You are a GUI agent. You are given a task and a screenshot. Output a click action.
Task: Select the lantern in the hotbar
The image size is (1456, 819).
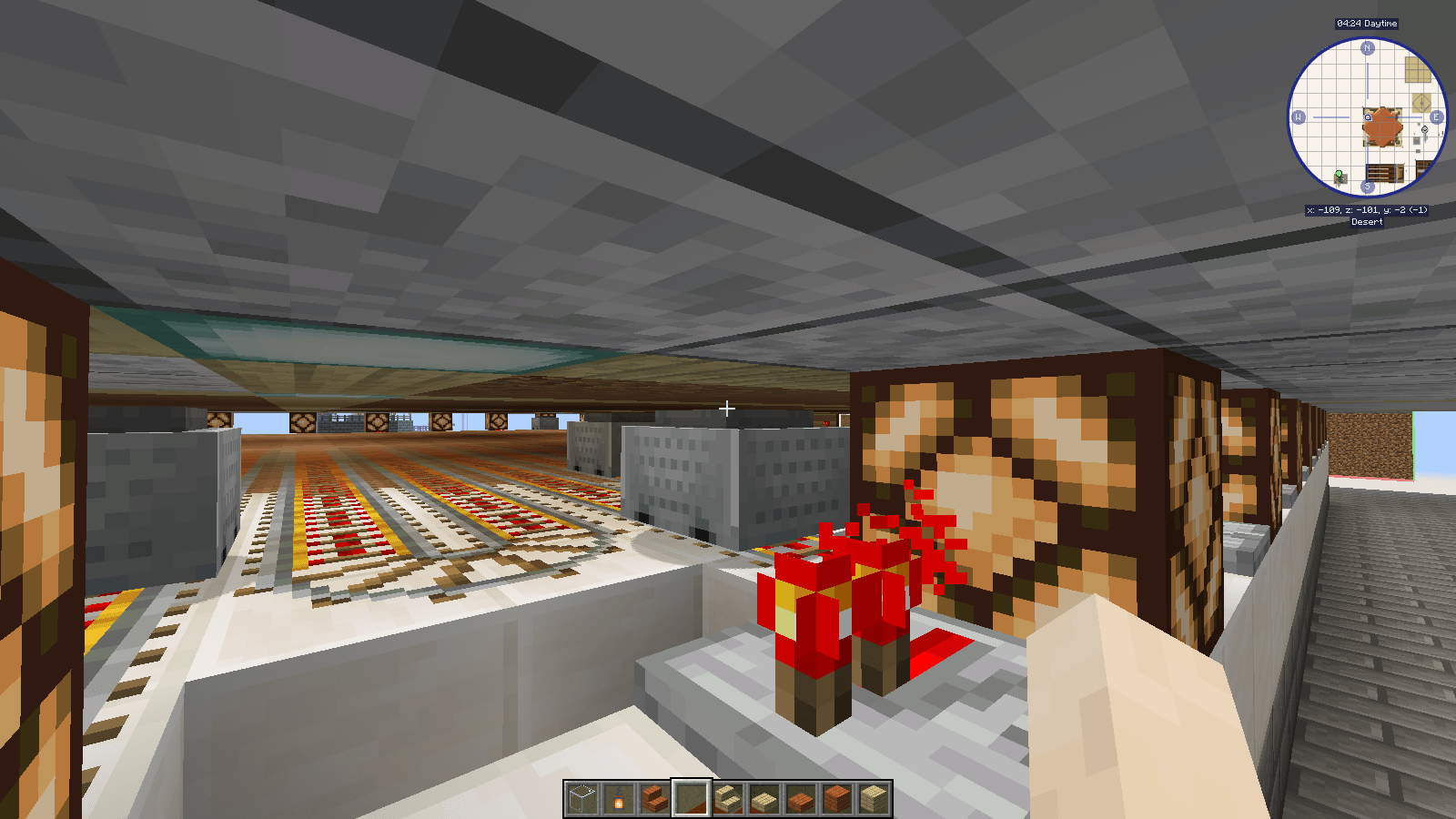click(619, 797)
